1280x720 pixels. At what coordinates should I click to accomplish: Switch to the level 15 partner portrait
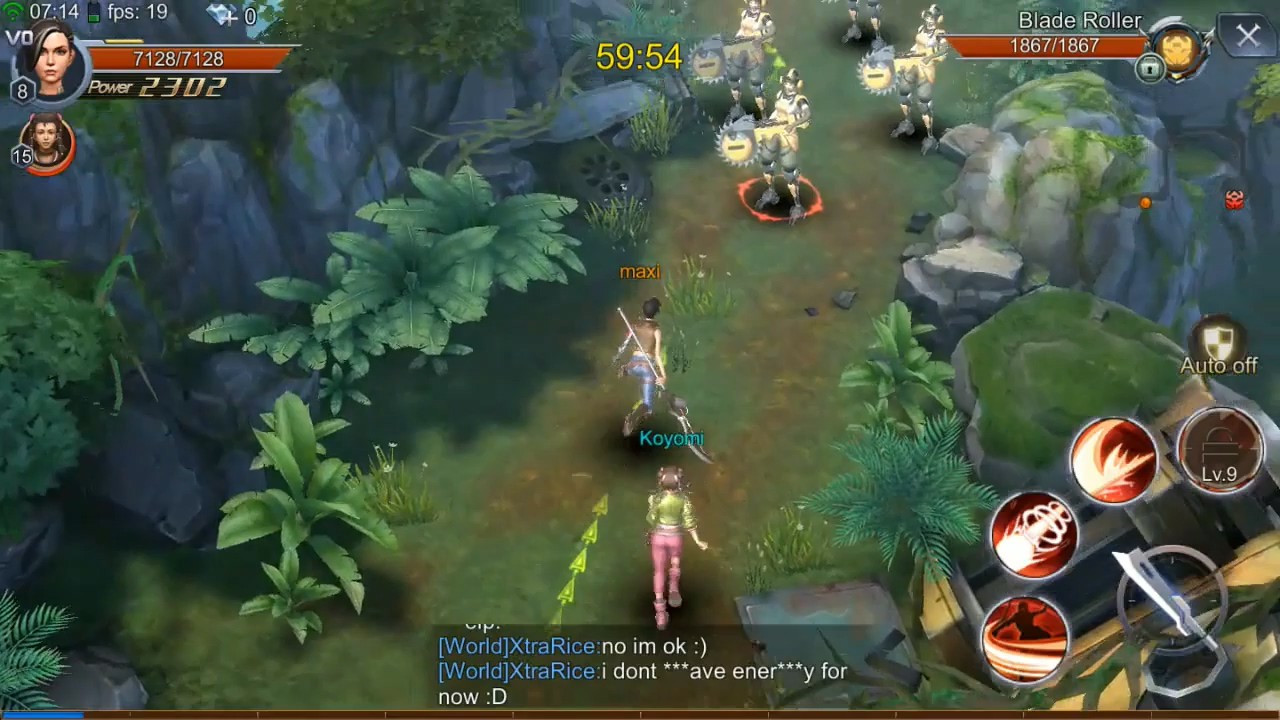coord(47,141)
